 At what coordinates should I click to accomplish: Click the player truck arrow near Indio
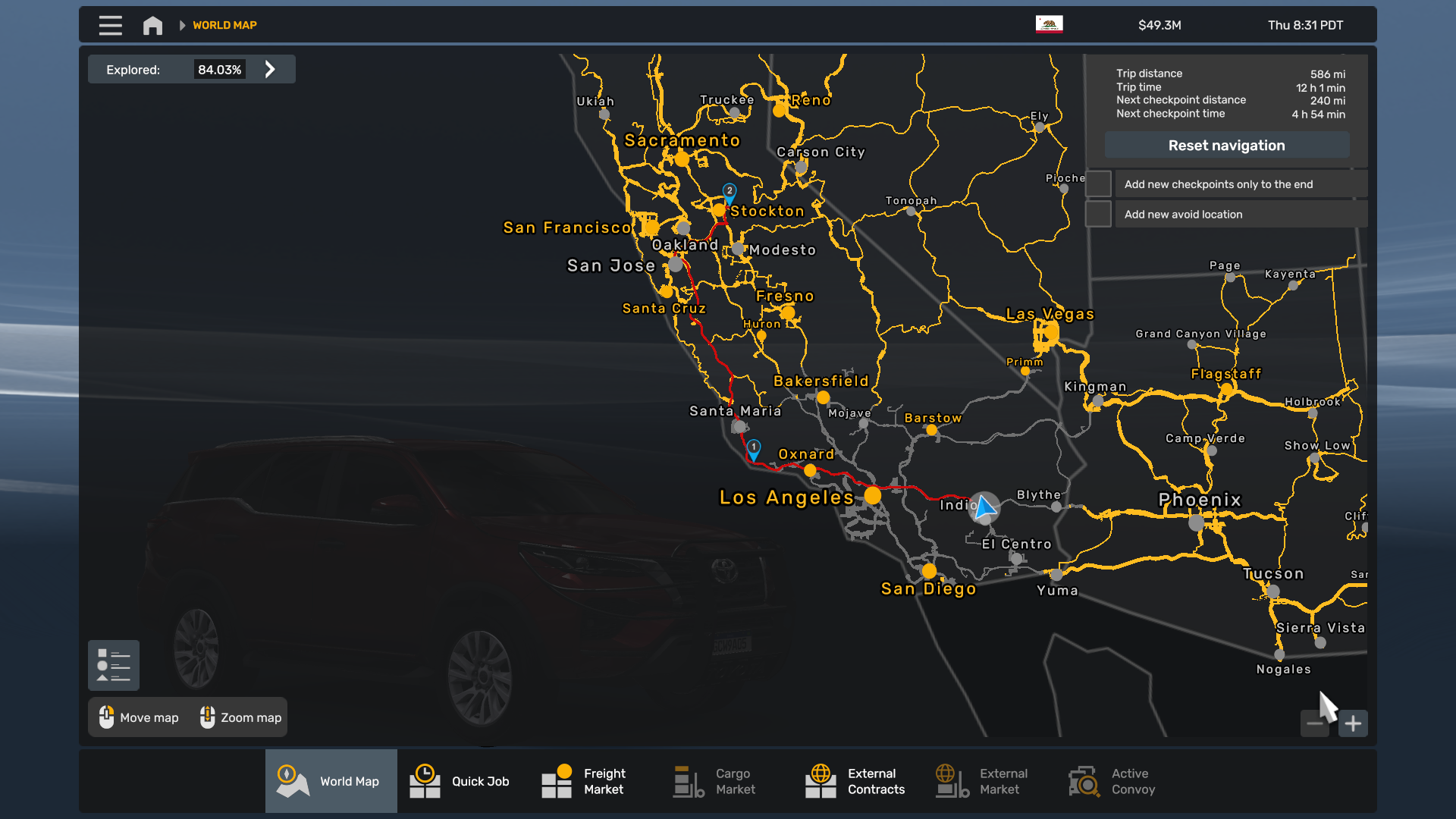coord(985,508)
